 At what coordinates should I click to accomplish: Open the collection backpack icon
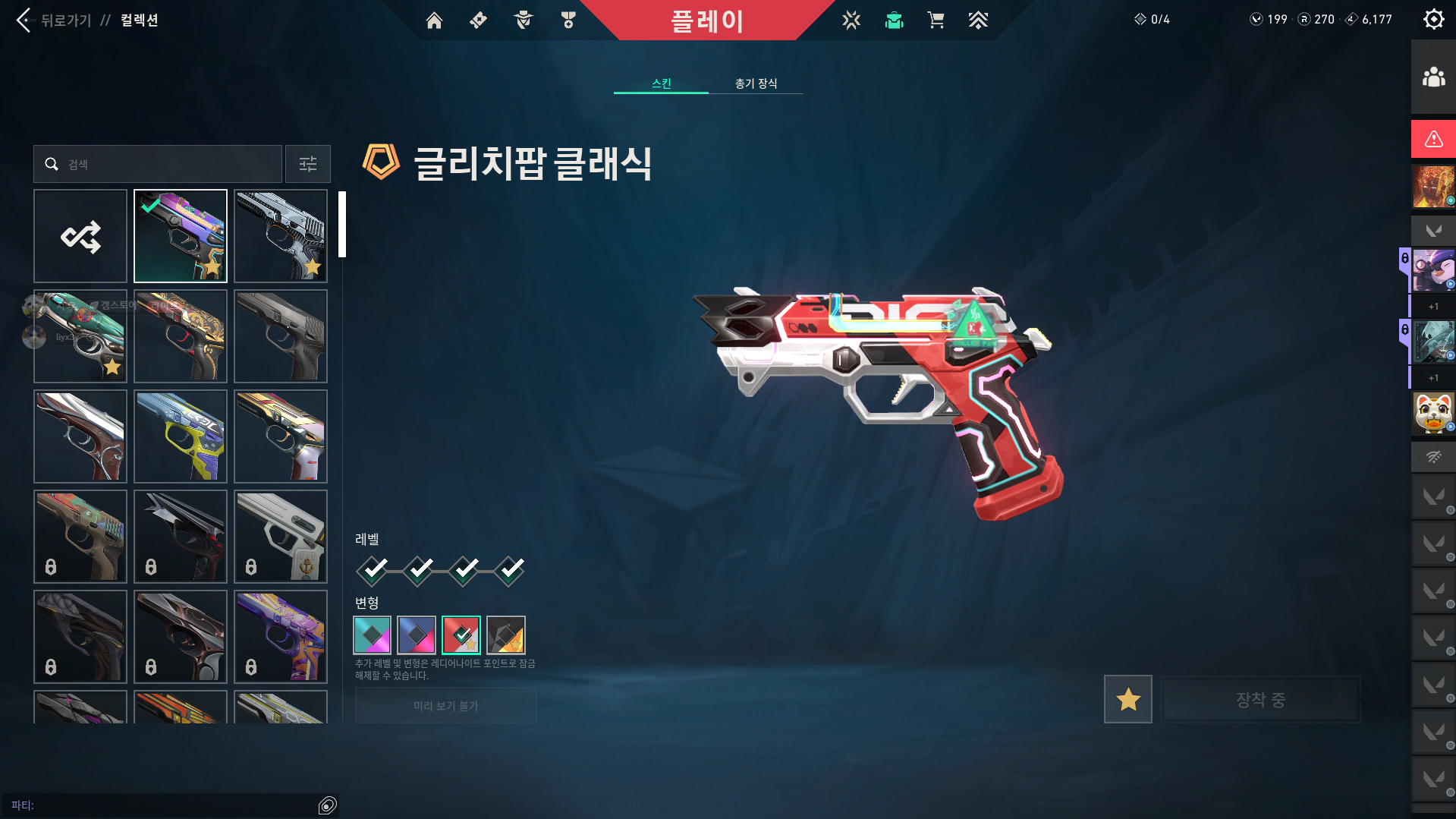(894, 20)
